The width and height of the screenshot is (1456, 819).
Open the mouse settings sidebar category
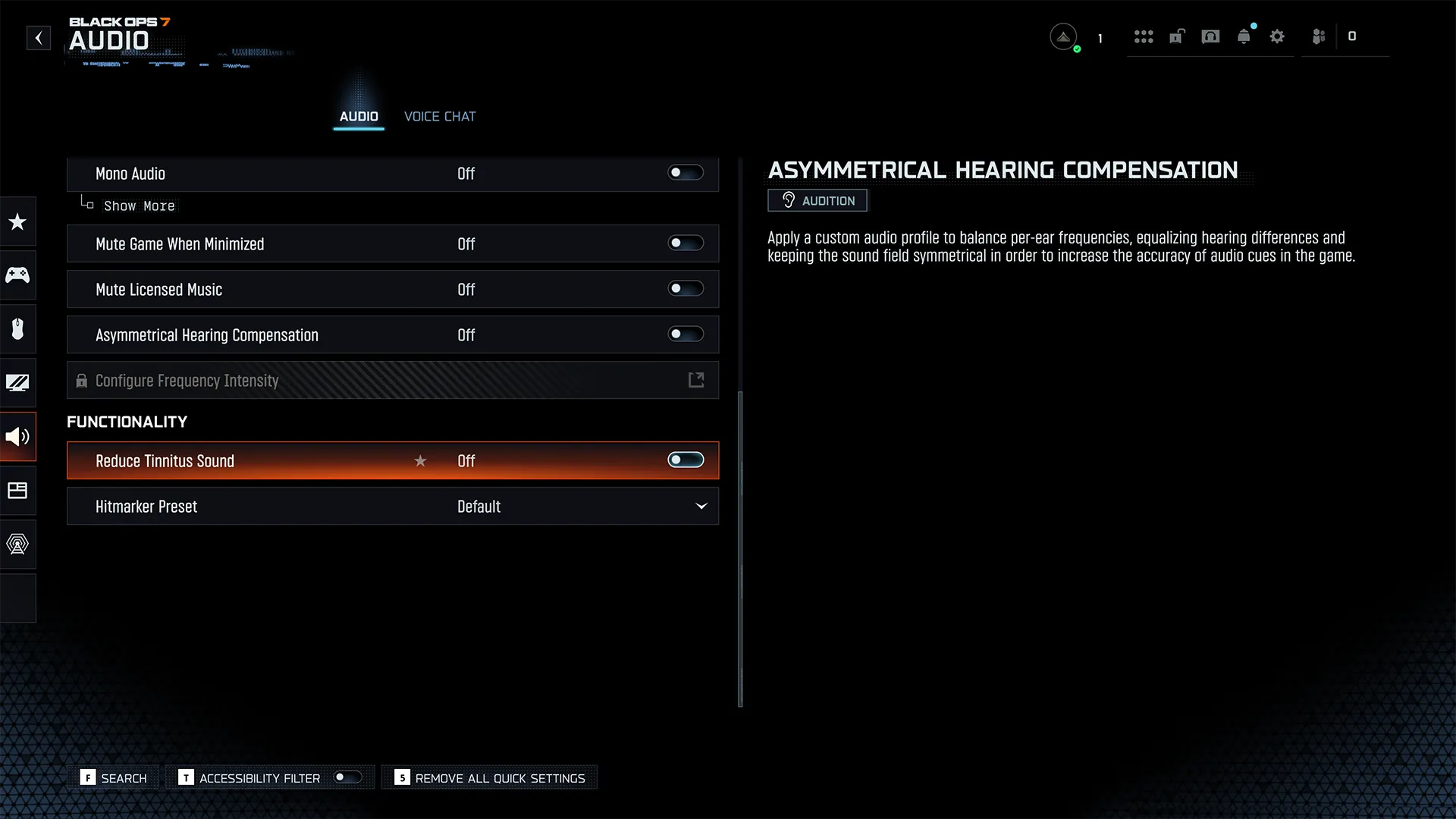[x=17, y=328]
